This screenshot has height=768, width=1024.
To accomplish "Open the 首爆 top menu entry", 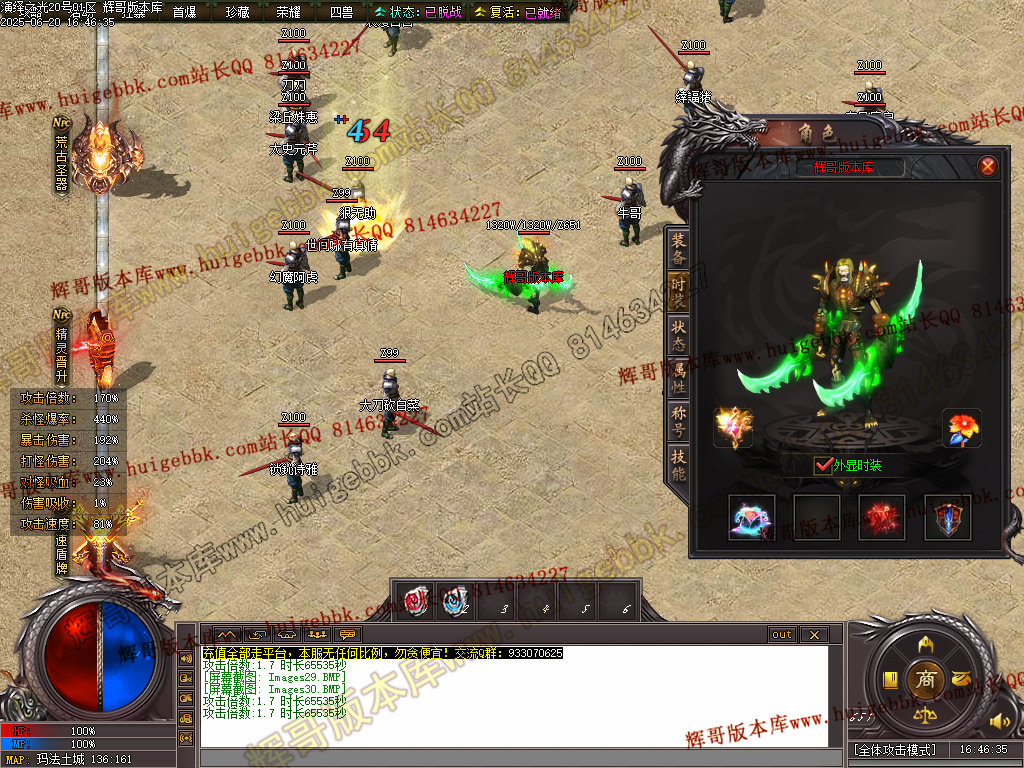I will click(x=184, y=12).
